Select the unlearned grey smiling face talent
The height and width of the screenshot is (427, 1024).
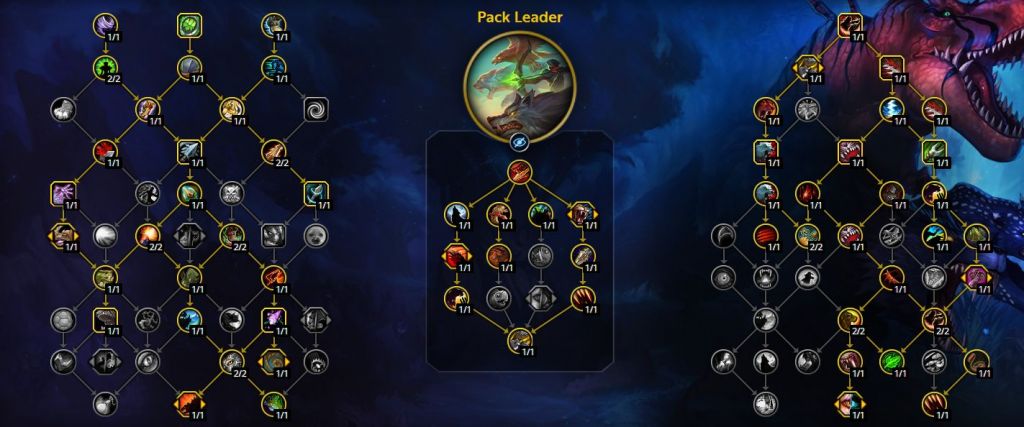click(316, 235)
